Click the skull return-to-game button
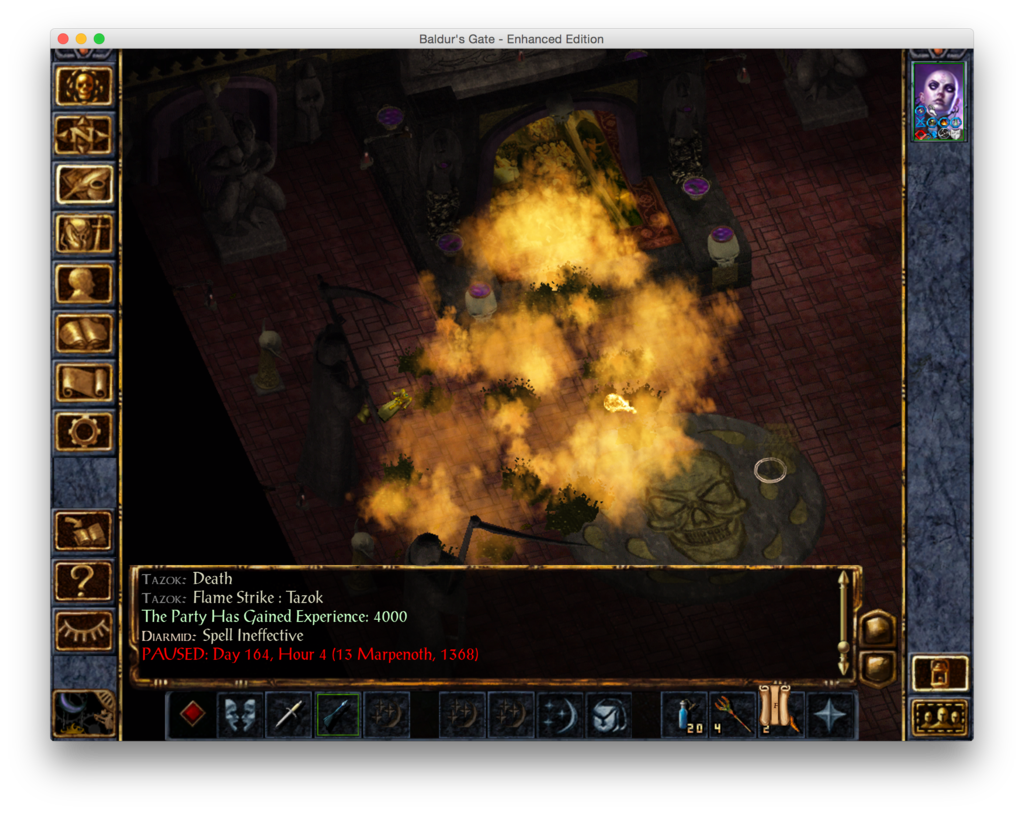The height and width of the screenshot is (813, 1024). coord(84,87)
